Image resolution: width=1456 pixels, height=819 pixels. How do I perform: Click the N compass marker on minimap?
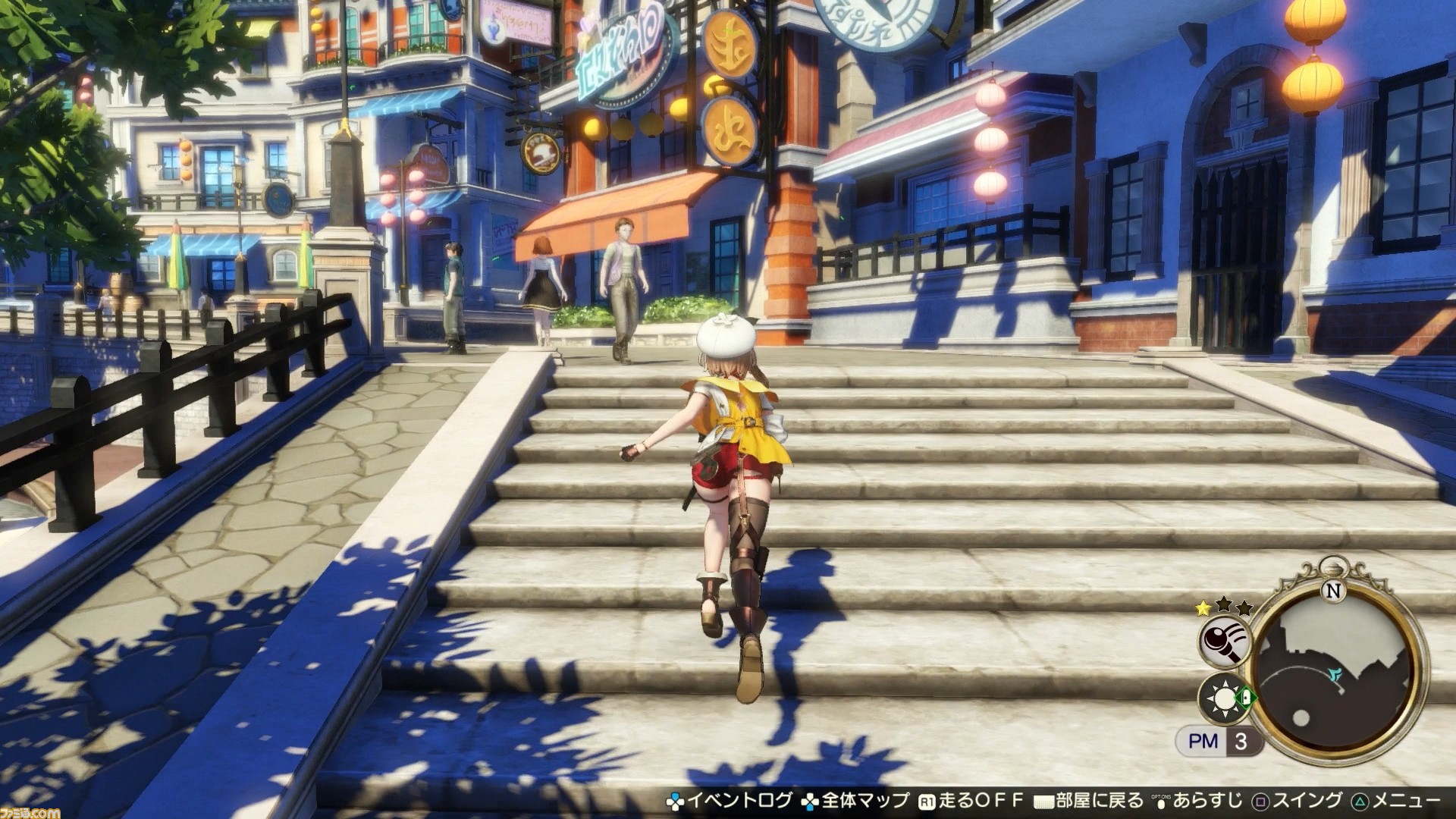tap(1332, 589)
